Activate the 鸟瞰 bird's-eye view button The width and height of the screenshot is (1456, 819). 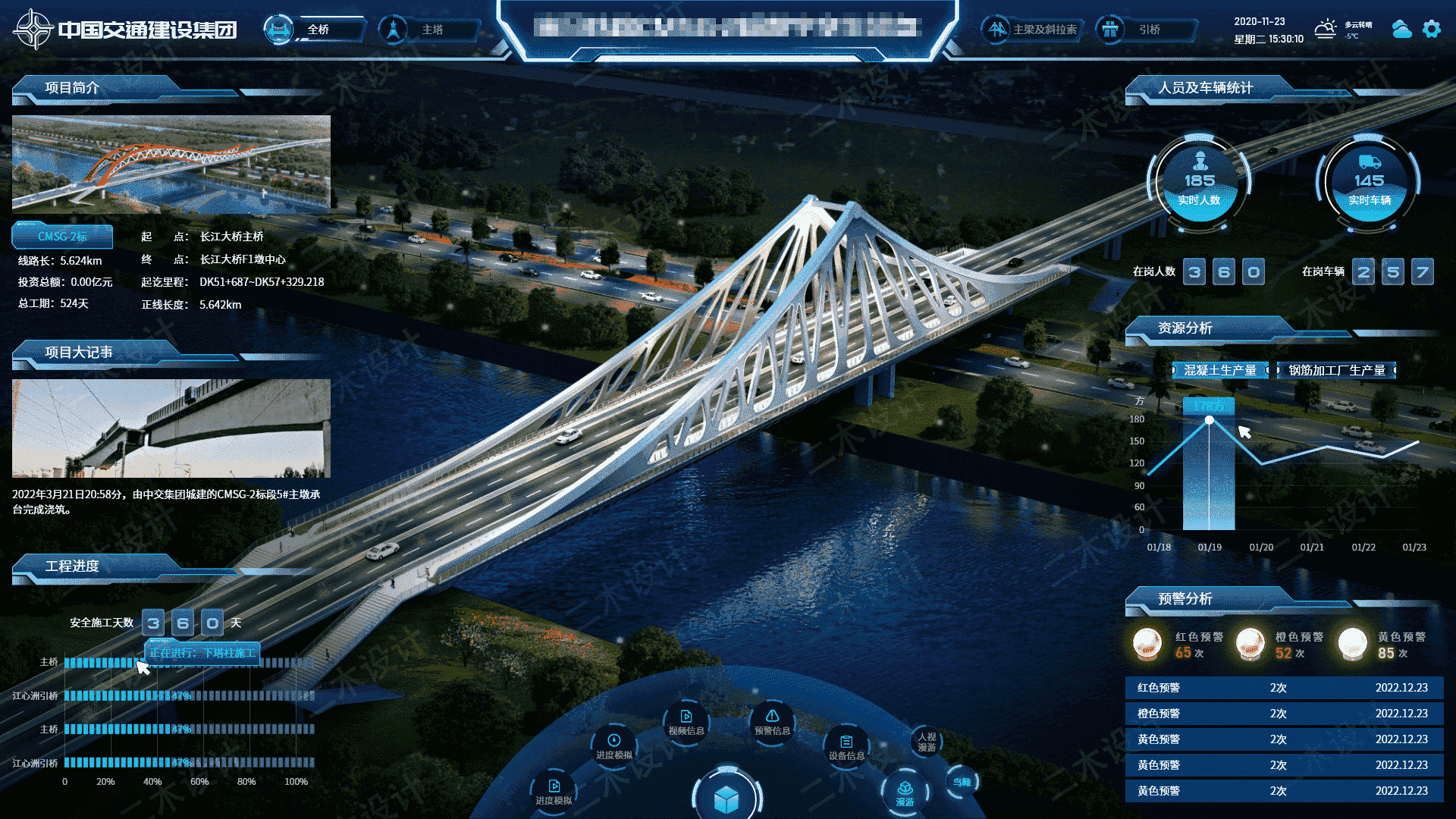point(962,782)
